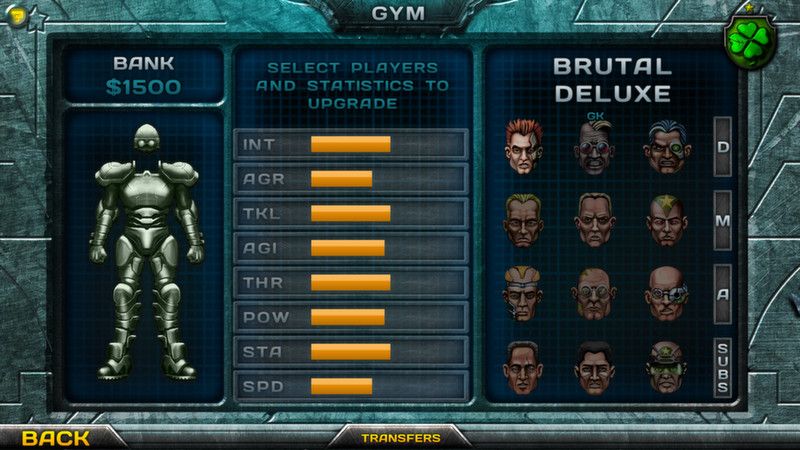This screenshot has height=450, width=800.
Task: Select the D defence group button
Action: click(722, 147)
